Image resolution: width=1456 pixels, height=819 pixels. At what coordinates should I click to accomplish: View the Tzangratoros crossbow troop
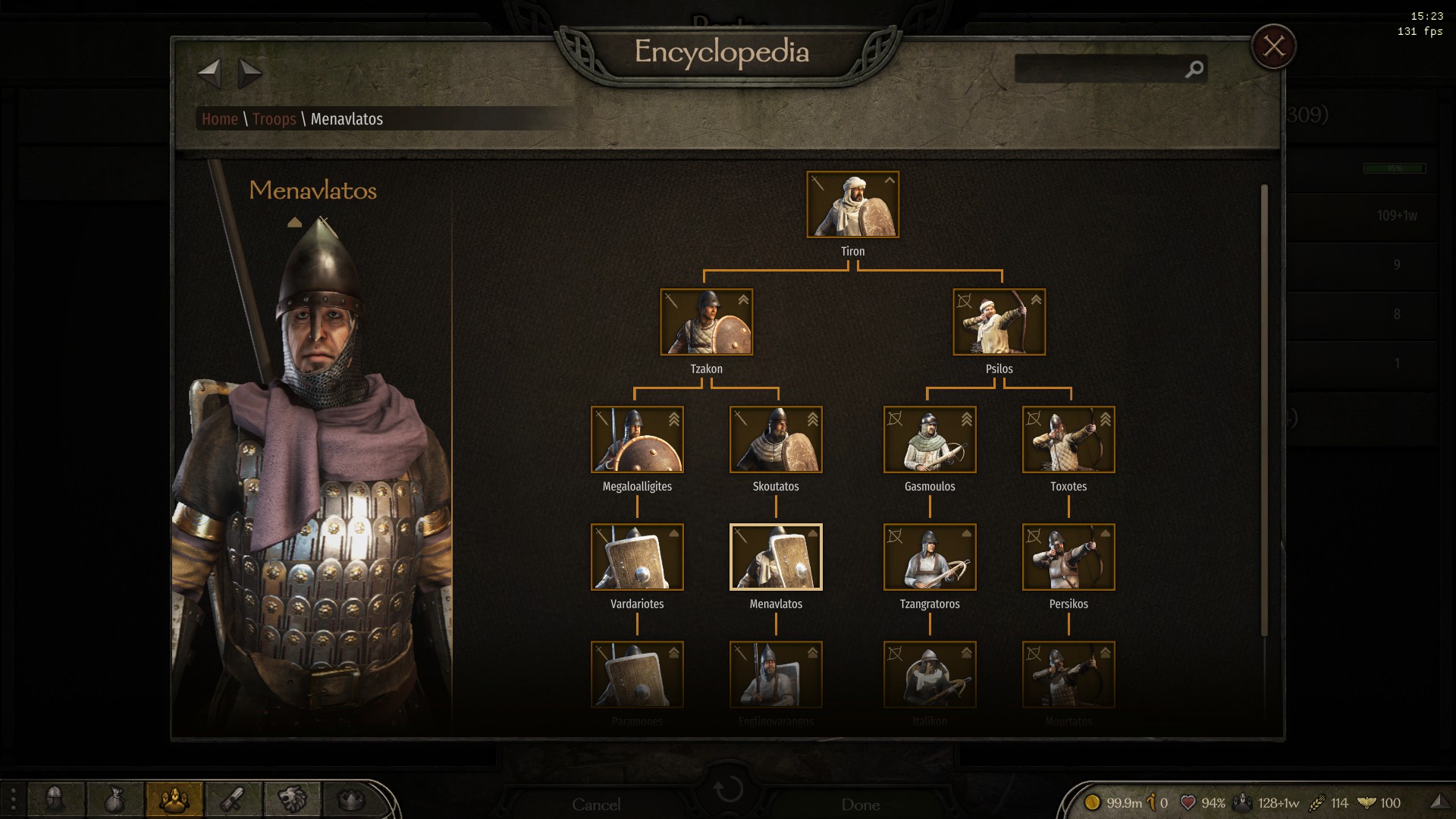pos(930,557)
